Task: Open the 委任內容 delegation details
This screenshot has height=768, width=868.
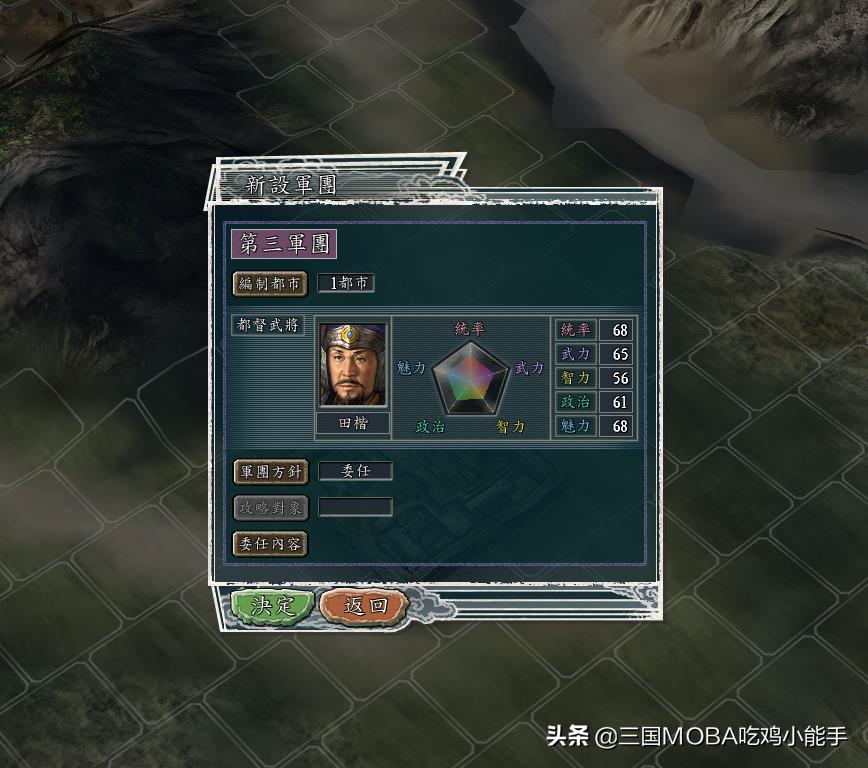Action: pyautogui.click(x=270, y=544)
